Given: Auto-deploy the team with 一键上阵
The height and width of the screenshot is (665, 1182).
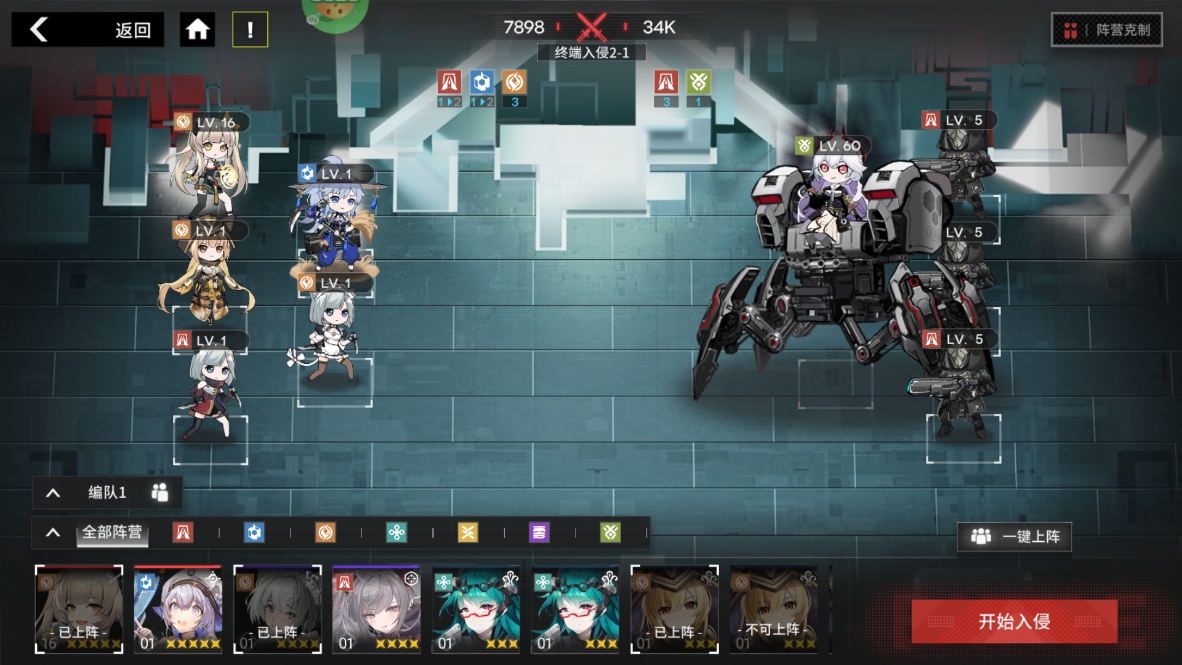Looking at the screenshot, I should point(1014,537).
